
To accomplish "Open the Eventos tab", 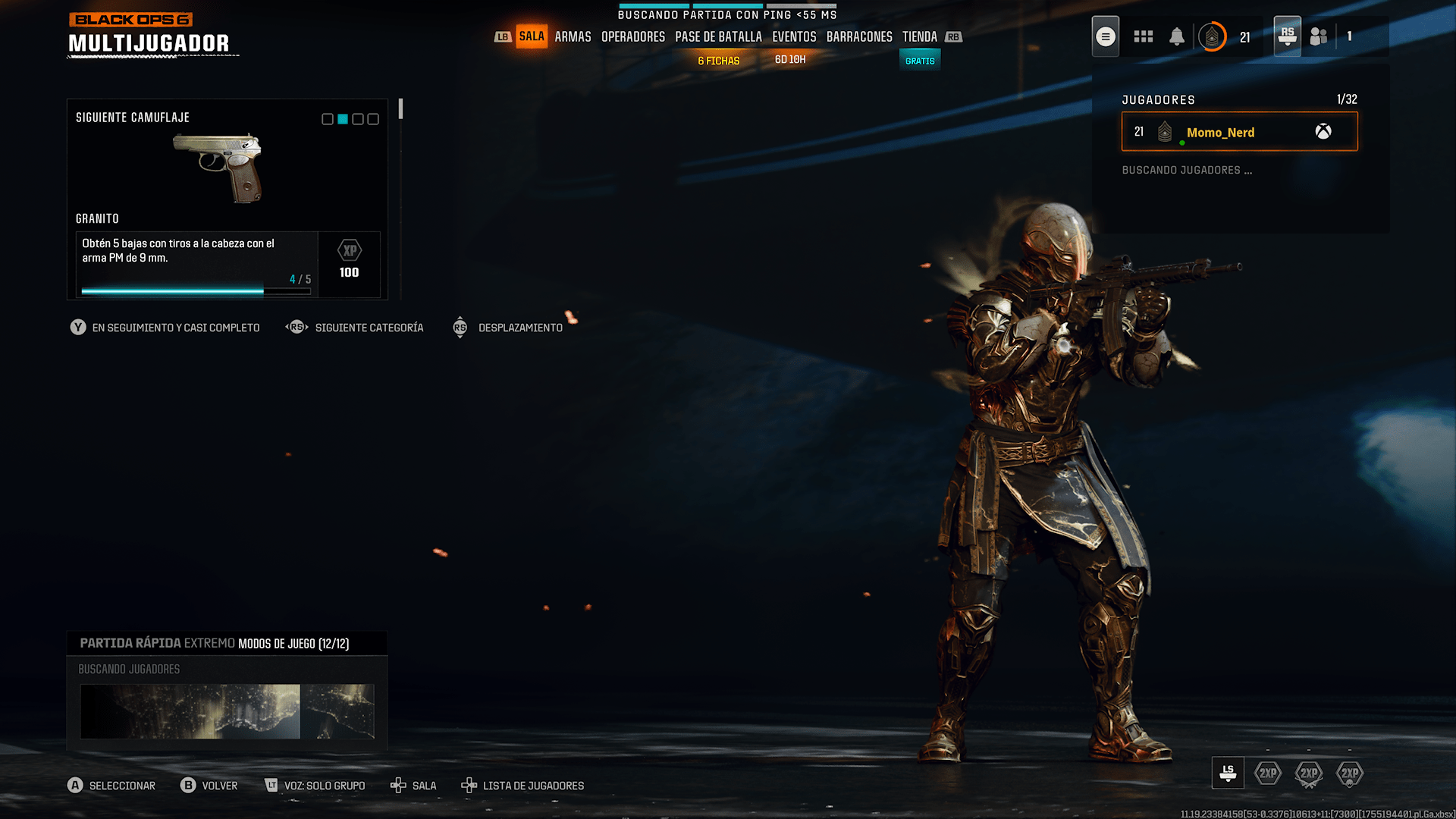I will (x=794, y=36).
